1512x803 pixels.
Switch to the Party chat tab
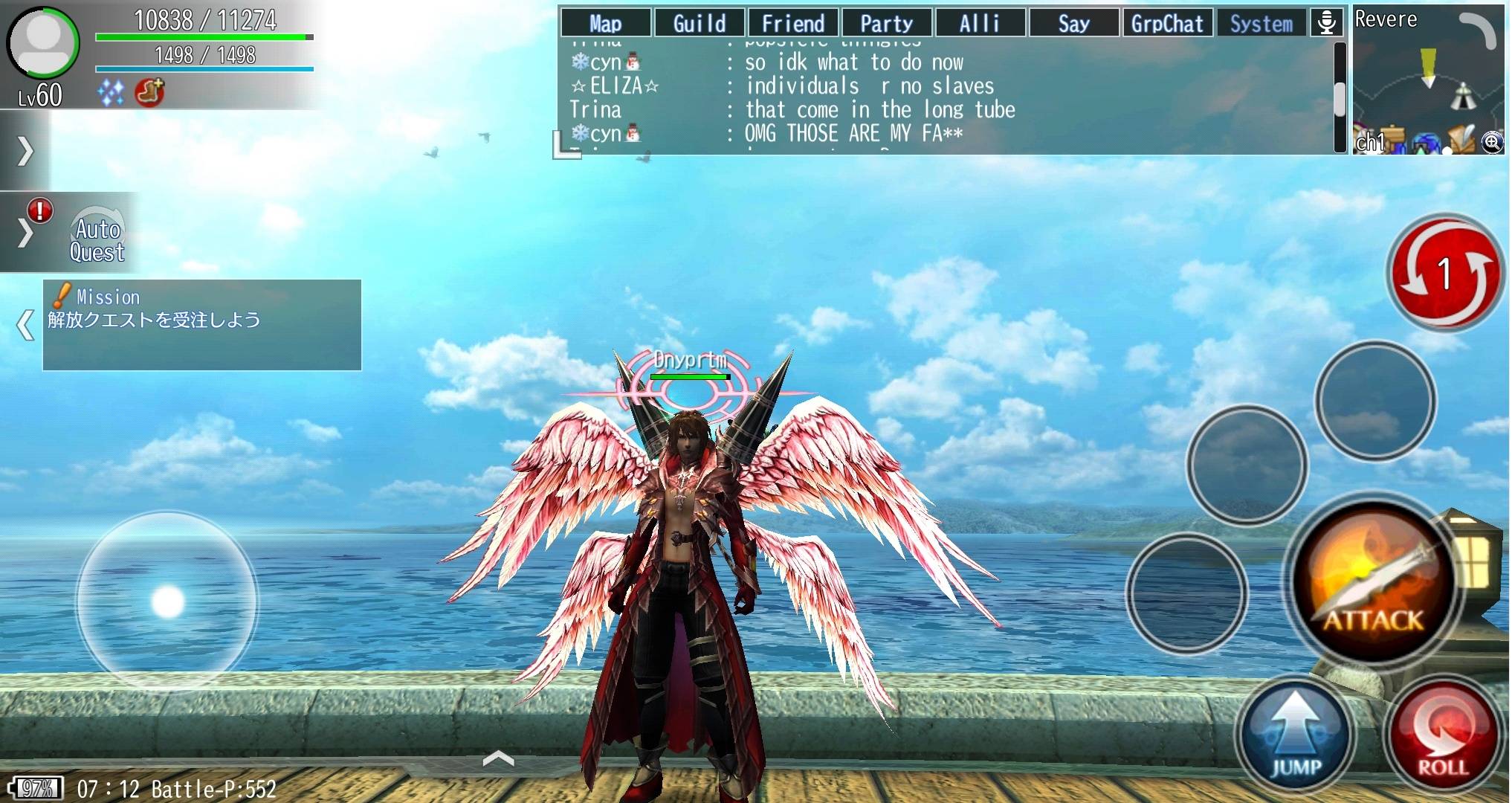click(x=886, y=23)
